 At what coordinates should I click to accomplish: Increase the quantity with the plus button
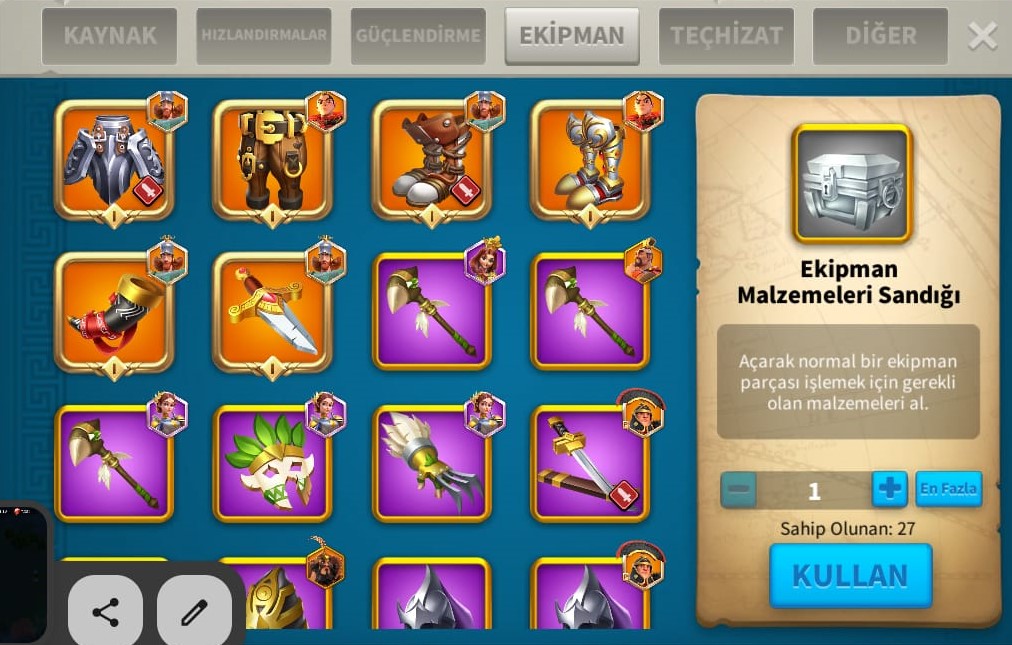click(x=889, y=490)
